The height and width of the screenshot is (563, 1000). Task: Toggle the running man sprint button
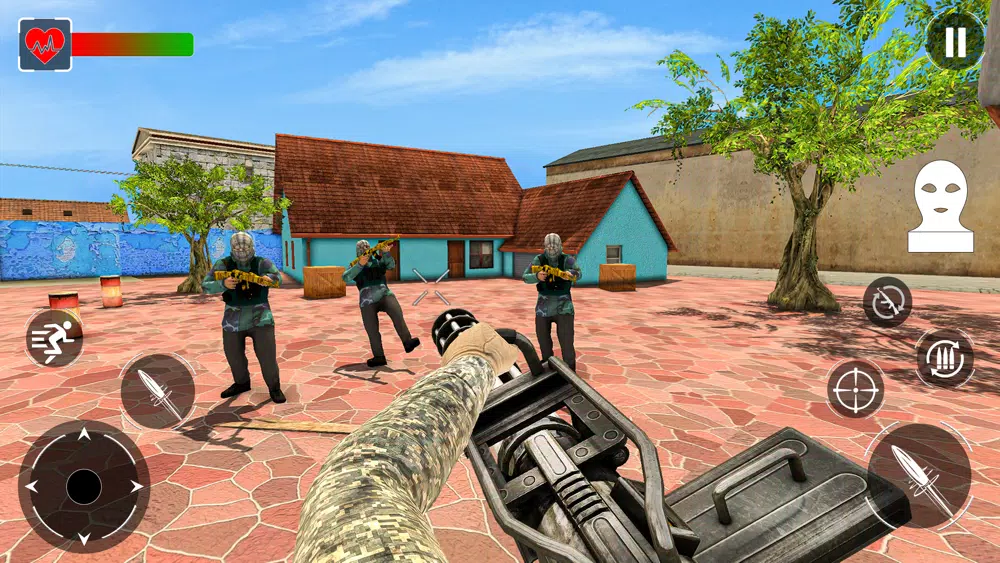54,338
